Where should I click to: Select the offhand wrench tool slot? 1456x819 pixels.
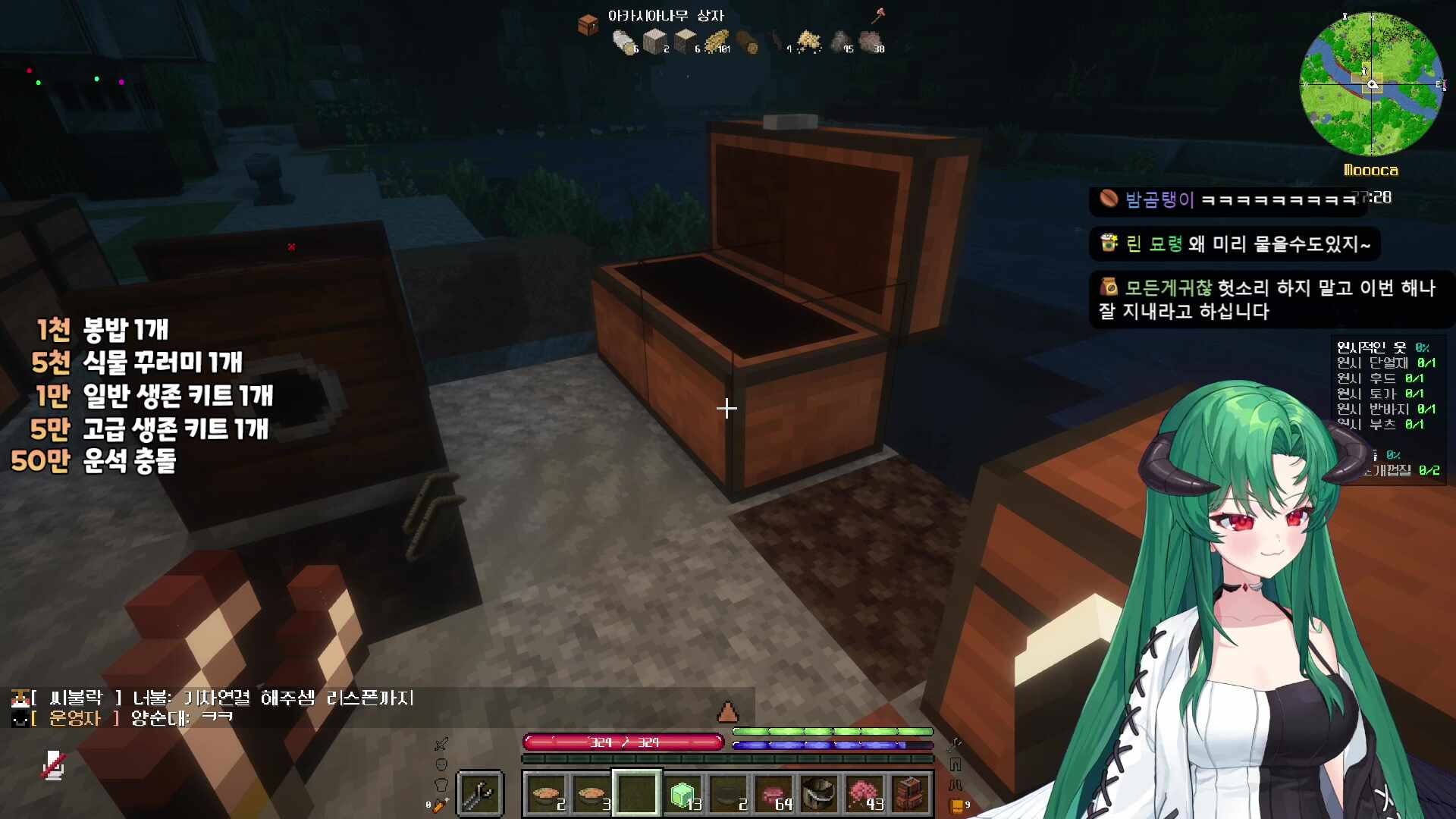(479, 794)
